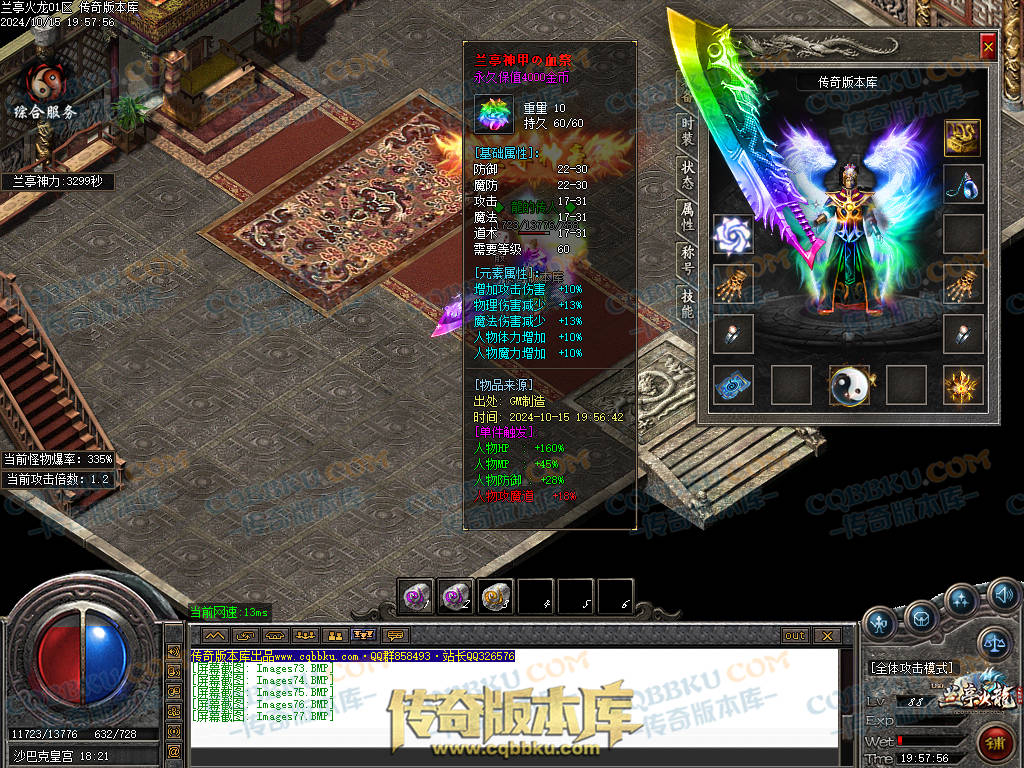Select the white swirl medal slot
Image resolution: width=1024 pixels, height=768 pixels.
click(x=733, y=234)
